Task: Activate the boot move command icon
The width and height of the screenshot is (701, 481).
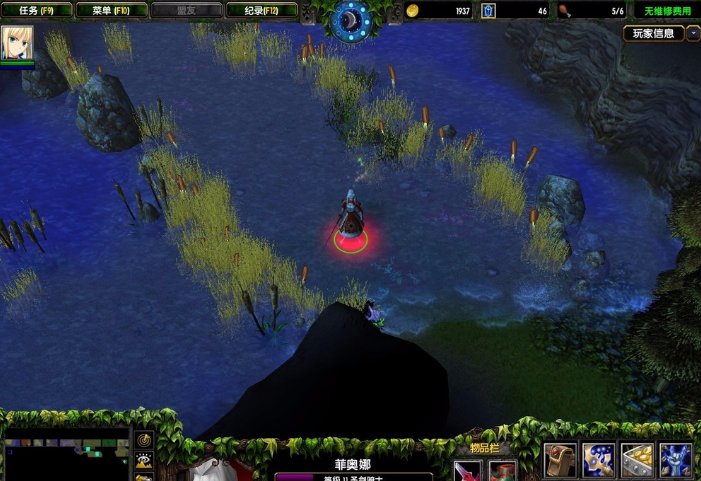Action: [x=560, y=460]
